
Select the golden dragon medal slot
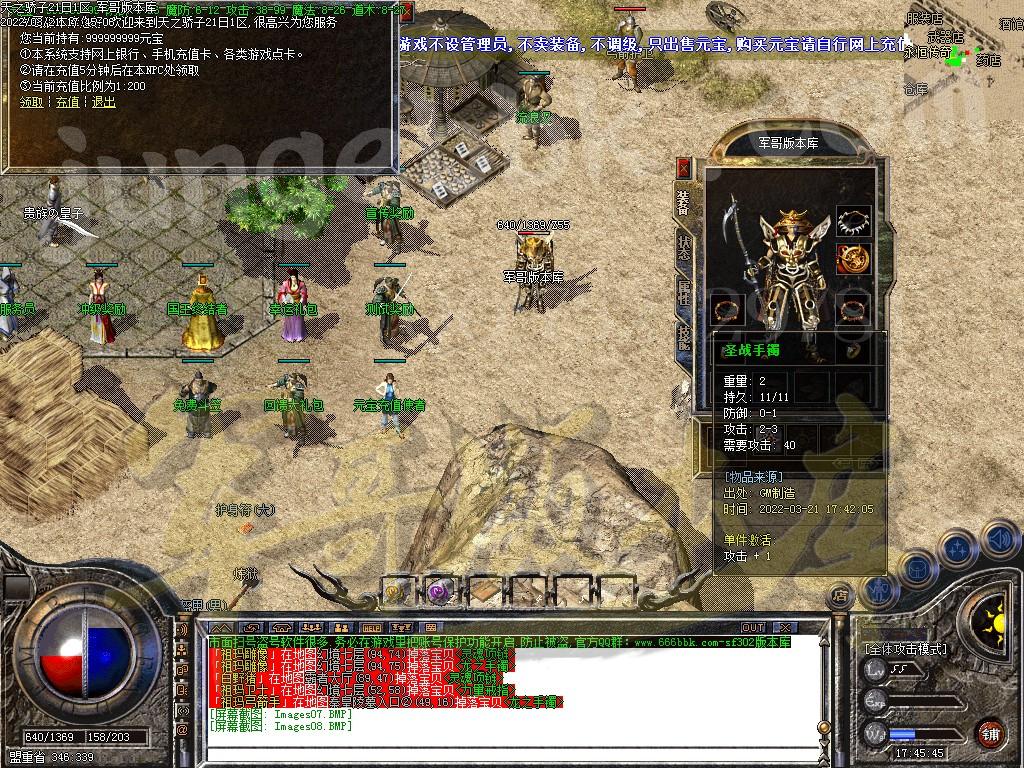[x=853, y=259]
